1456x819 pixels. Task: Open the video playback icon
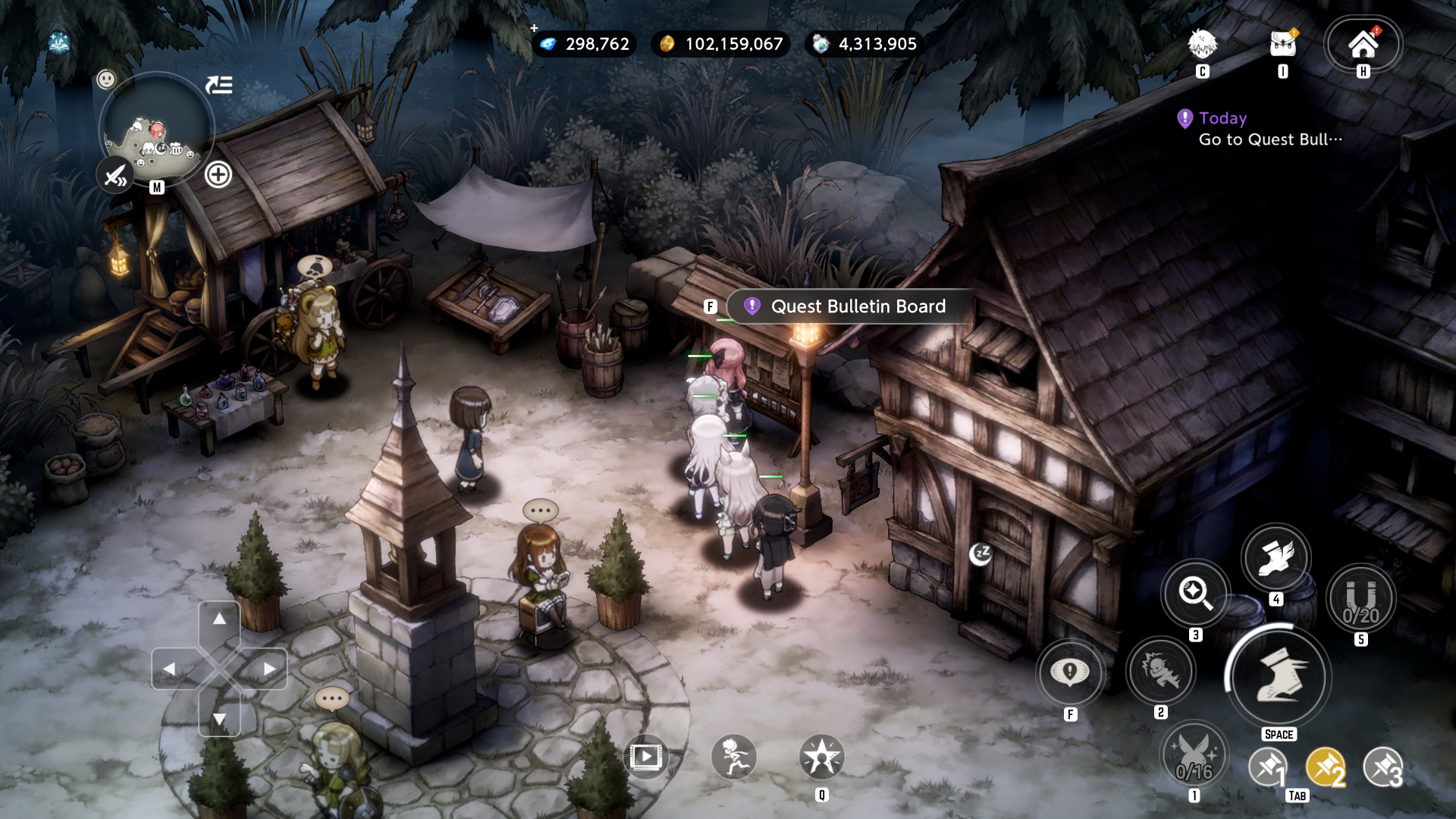point(646,757)
